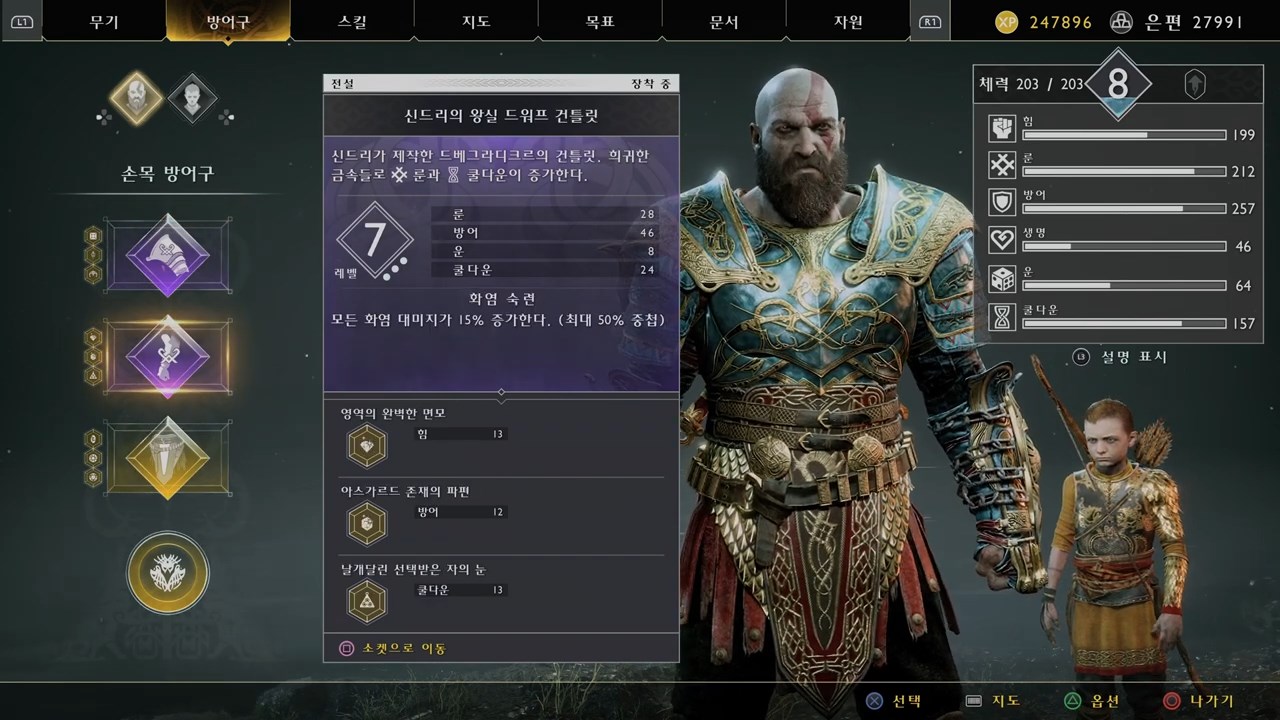The height and width of the screenshot is (720, 1280).
Task: Switch to the 자원 resources tab
Action: pyautogui.click(x=848, y=21)
